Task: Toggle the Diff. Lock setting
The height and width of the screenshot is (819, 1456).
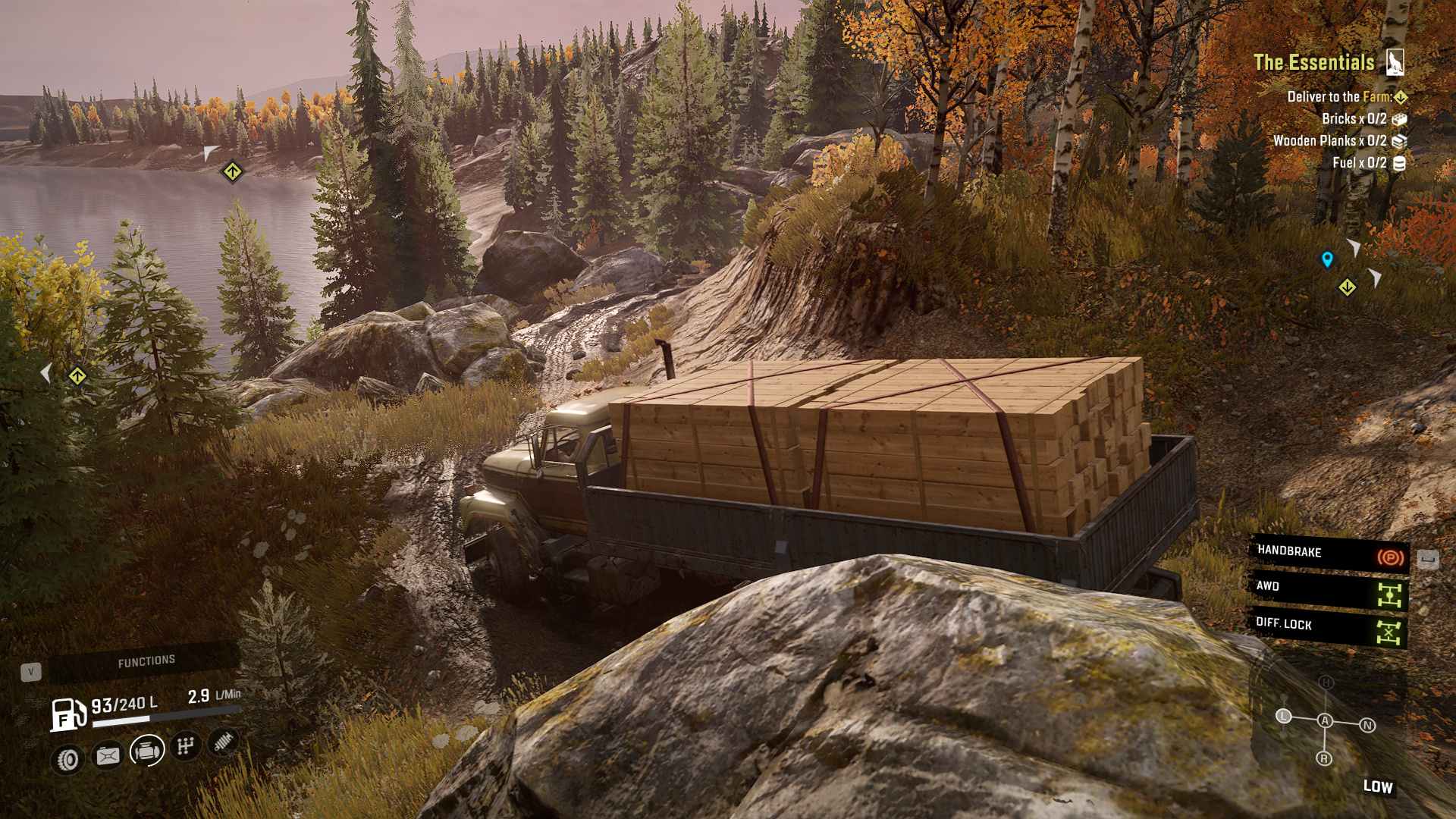Action: tap(1329, 628)
